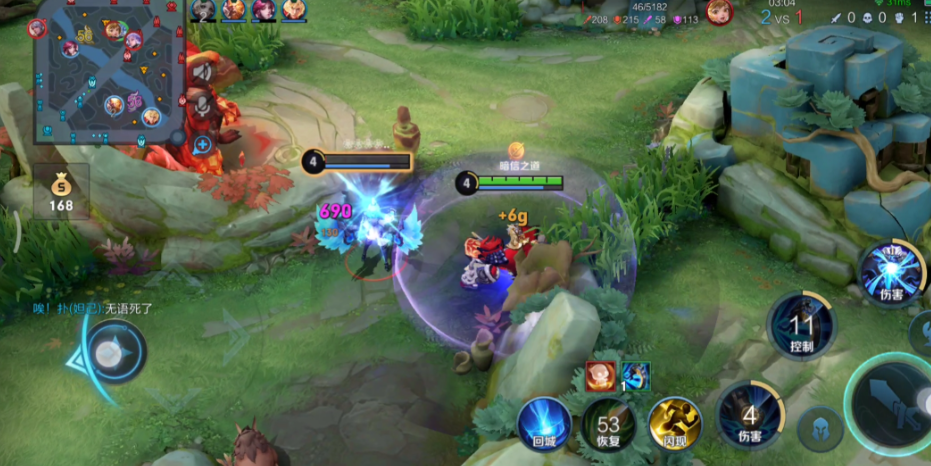Tap the sword basic attack button
Viewport: 931px width, 466px height.
(x=892, y=403)
